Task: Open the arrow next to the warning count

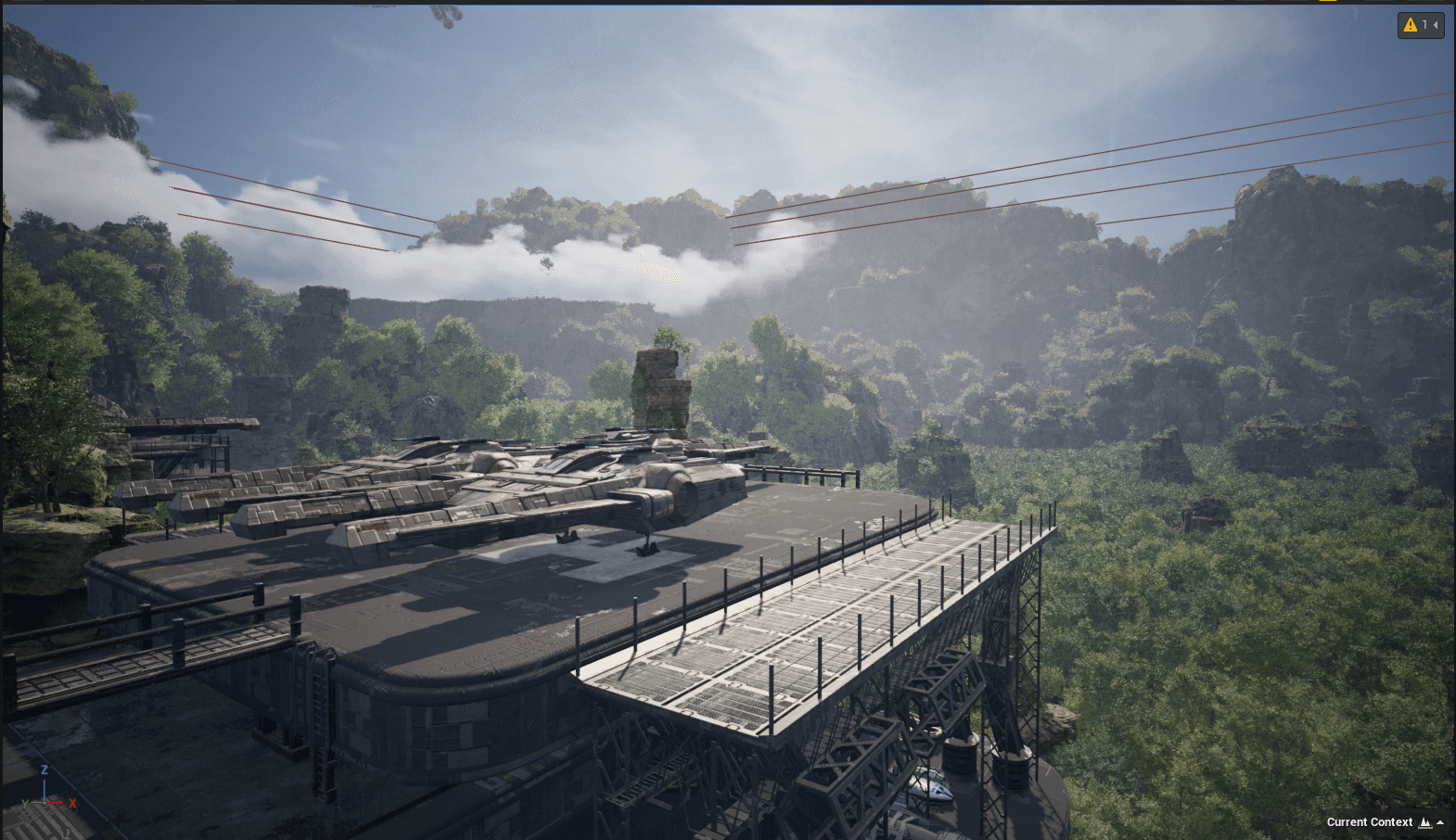Action: click(1436, 24)
